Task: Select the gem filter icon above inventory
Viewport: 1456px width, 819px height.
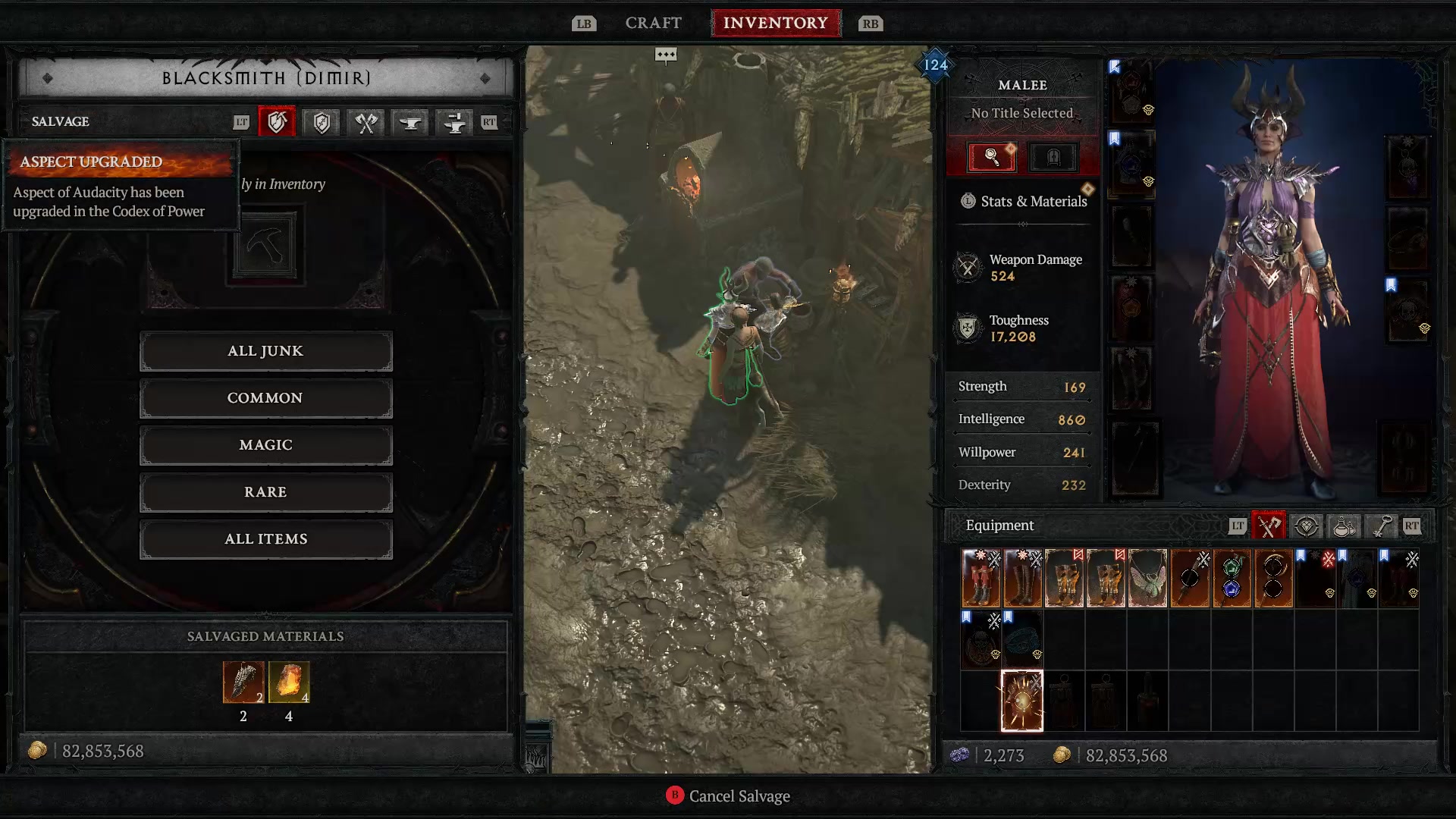Action: (x=1307, y=526)
